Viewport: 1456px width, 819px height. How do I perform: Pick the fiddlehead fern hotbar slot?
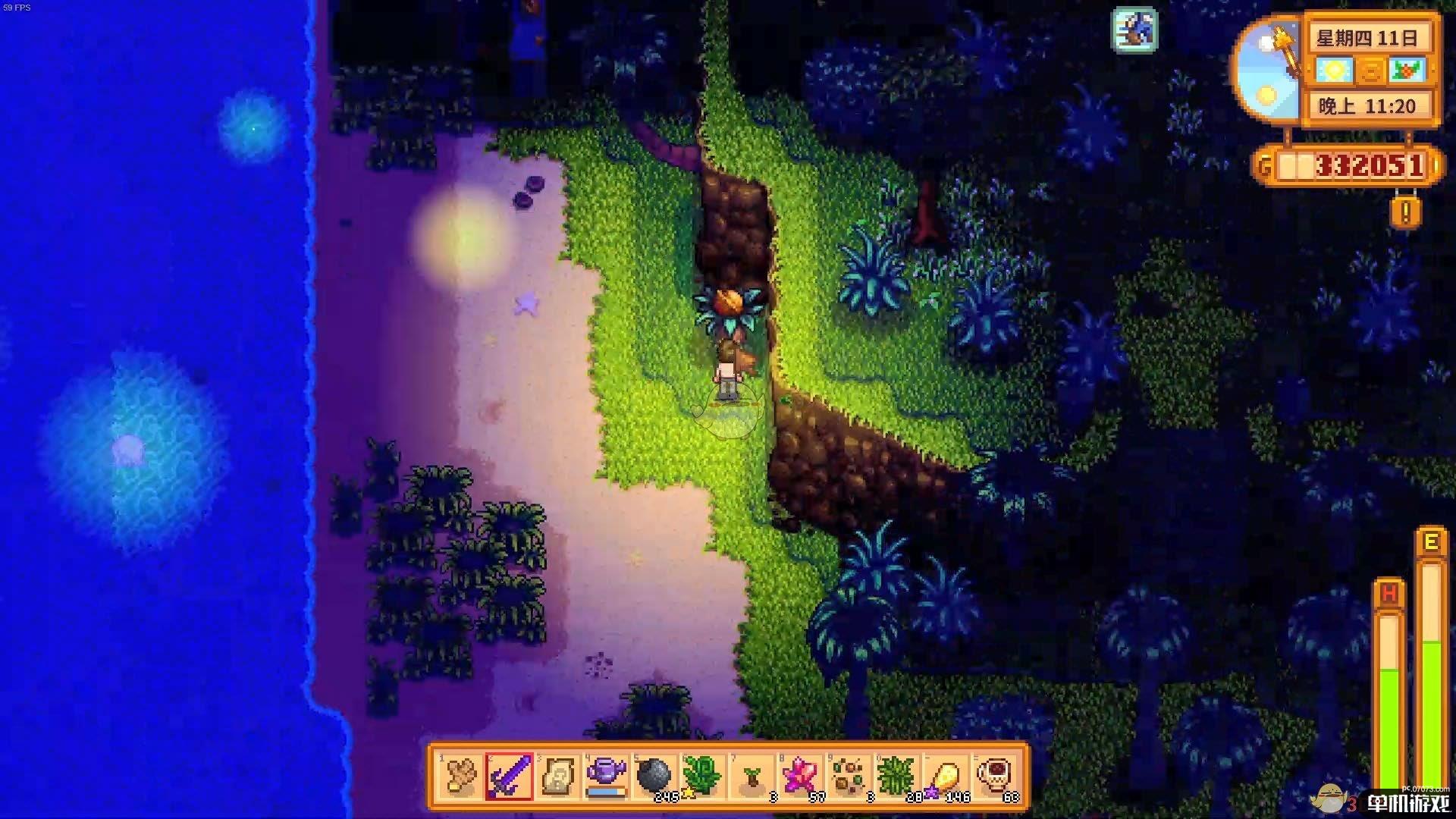pyautogui.click(x=704, y=777)
